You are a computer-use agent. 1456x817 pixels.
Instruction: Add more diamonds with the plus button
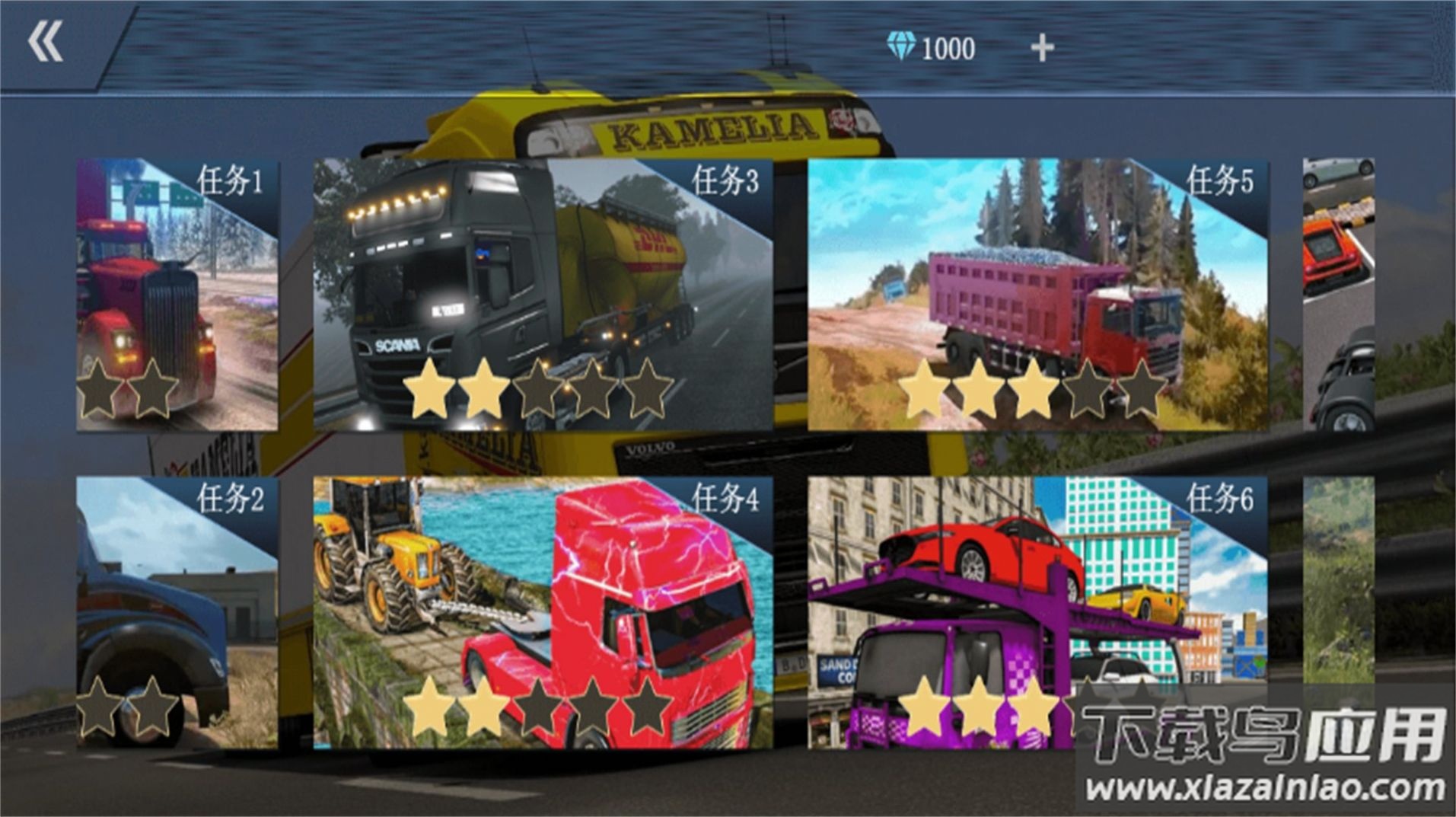coord(1042,48)
